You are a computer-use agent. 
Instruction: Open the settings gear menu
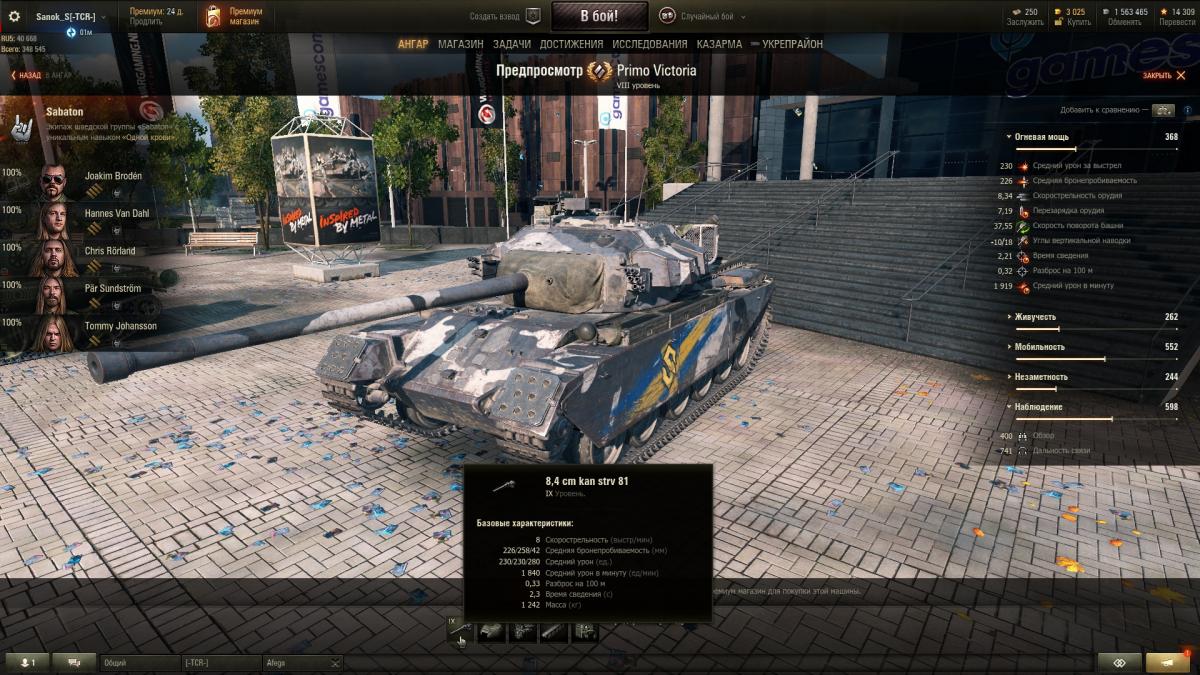(x=14, y=17)
